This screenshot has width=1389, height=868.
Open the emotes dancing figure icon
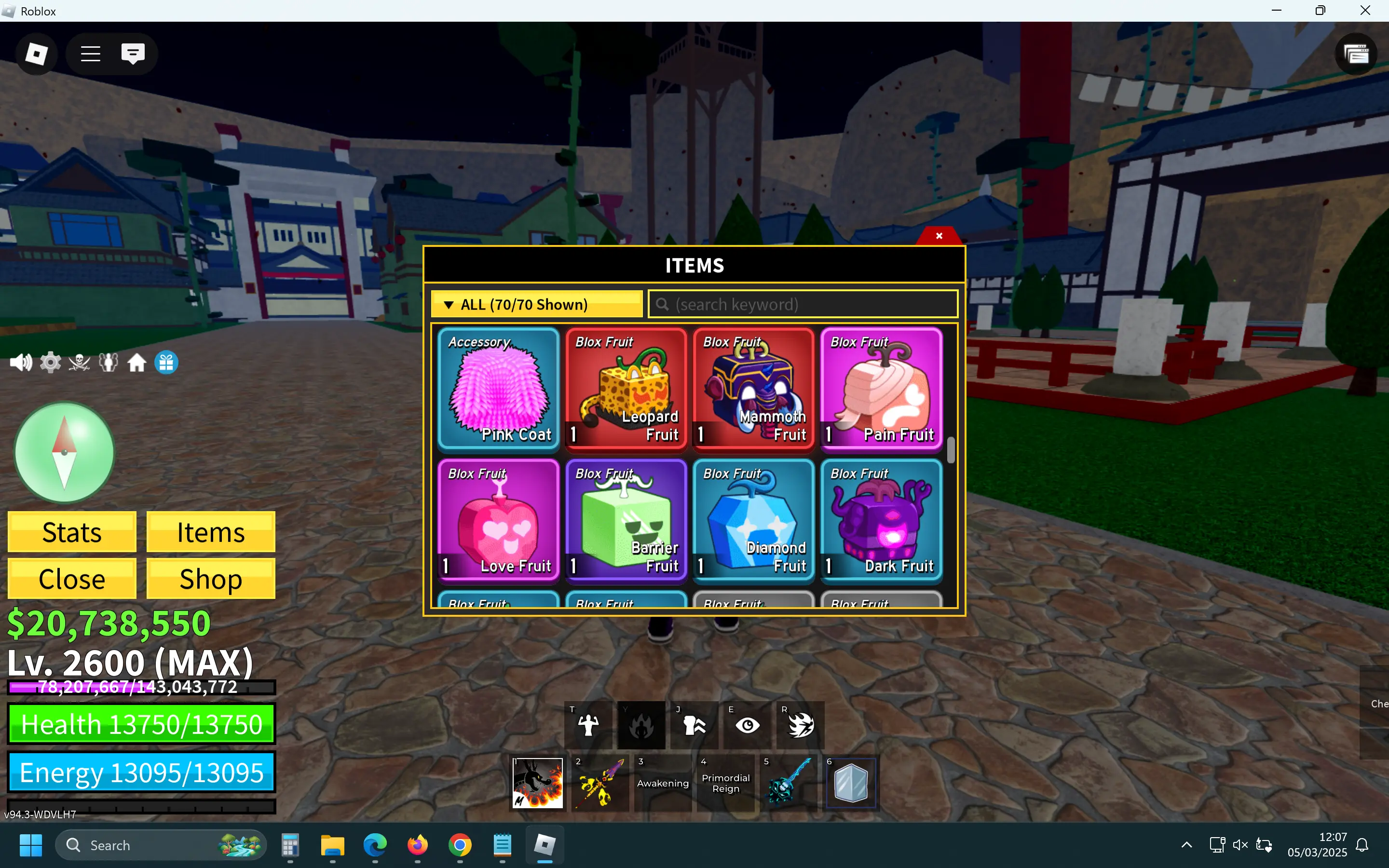tap(108, 362)
